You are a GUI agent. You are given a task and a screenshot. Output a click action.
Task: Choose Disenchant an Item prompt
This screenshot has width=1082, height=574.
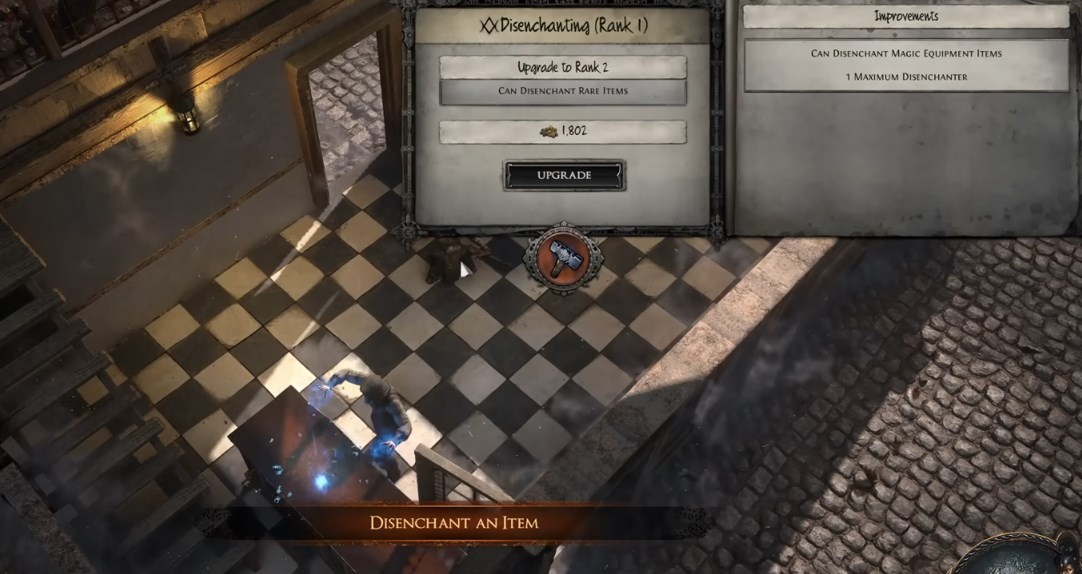click(454, 523)
